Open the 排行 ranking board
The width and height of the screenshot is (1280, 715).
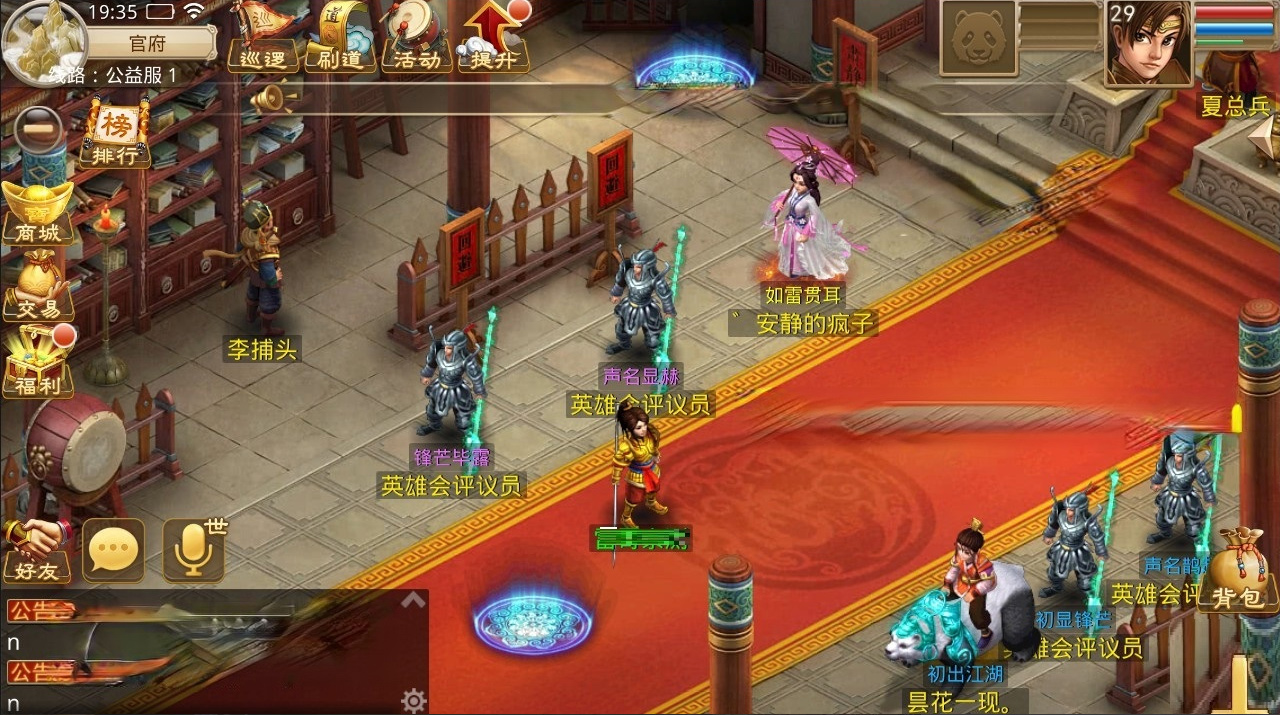[116, 135]
